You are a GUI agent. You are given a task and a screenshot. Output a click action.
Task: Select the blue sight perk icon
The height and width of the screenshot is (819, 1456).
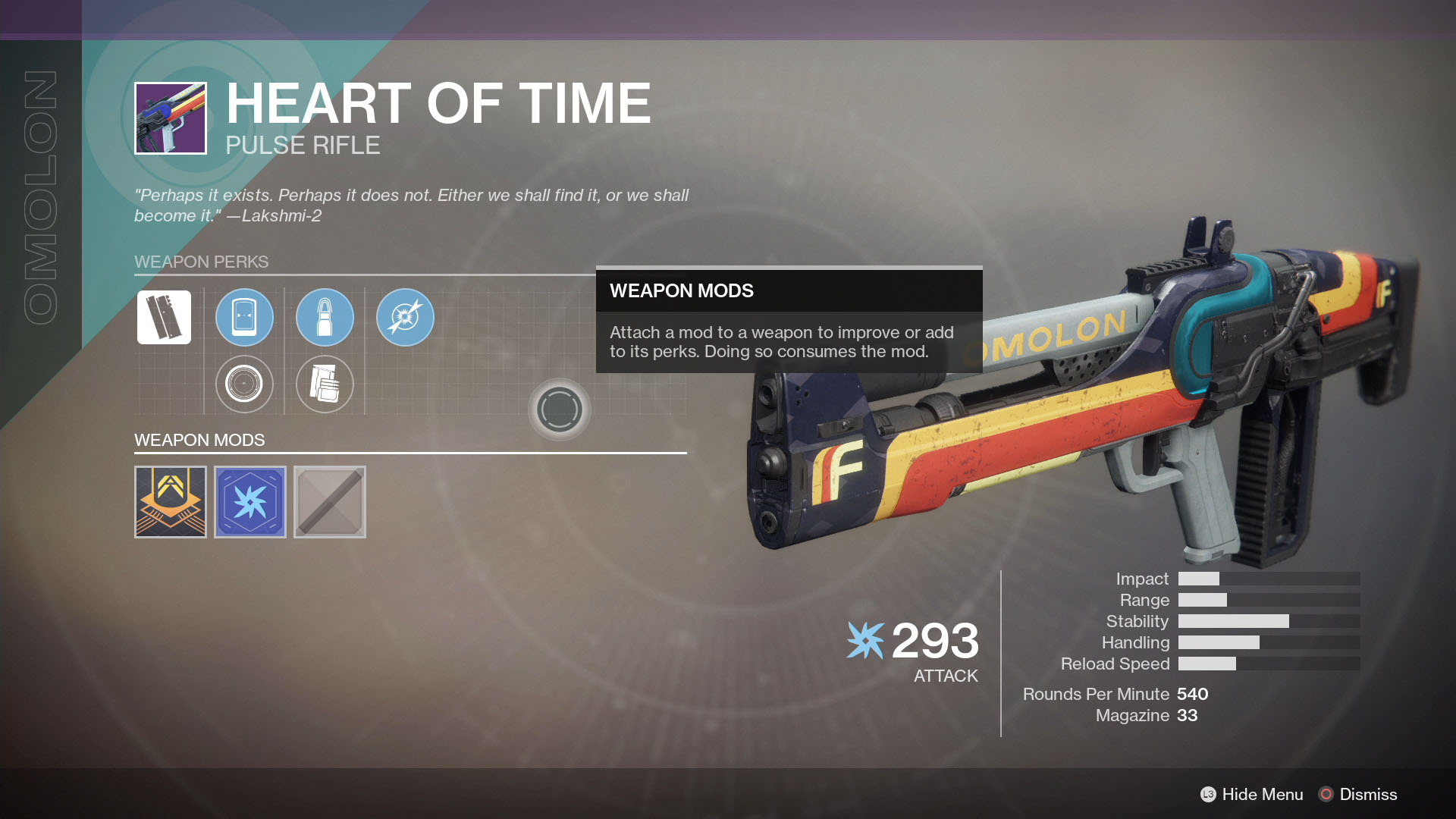click(x=244, y=318)
